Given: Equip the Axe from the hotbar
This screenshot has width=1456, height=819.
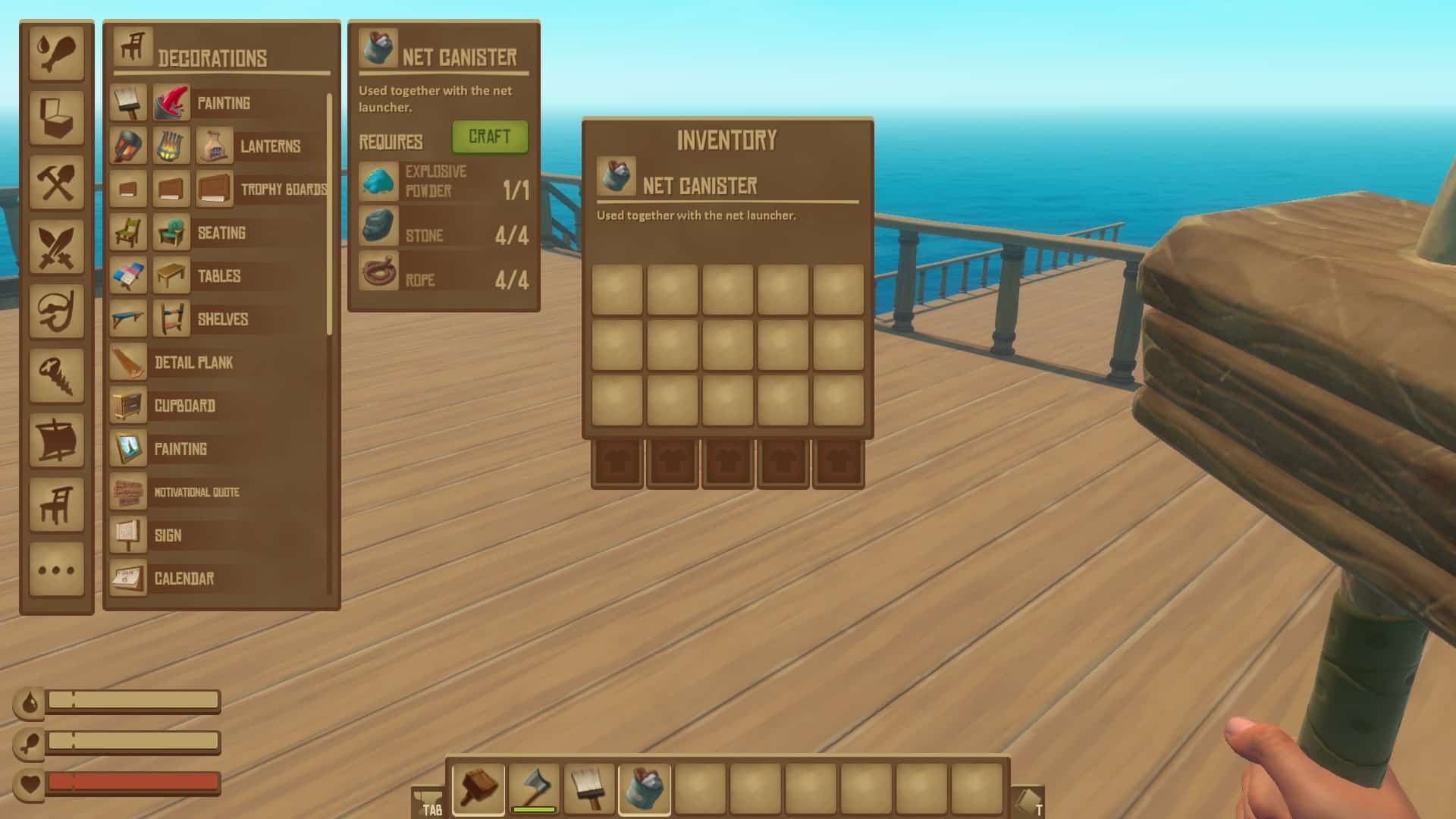Looking at the screenshot, I should point(534,789).
